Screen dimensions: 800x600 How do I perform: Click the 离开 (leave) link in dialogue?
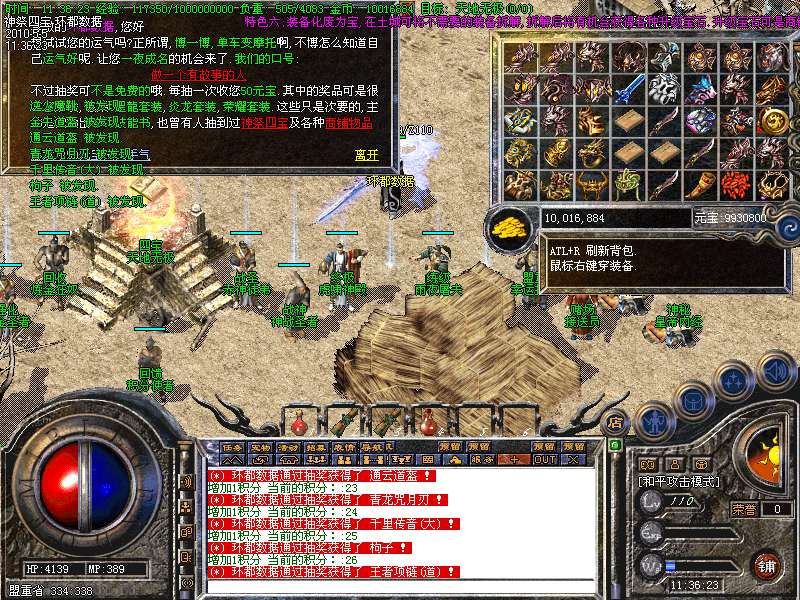coord(367,155)
